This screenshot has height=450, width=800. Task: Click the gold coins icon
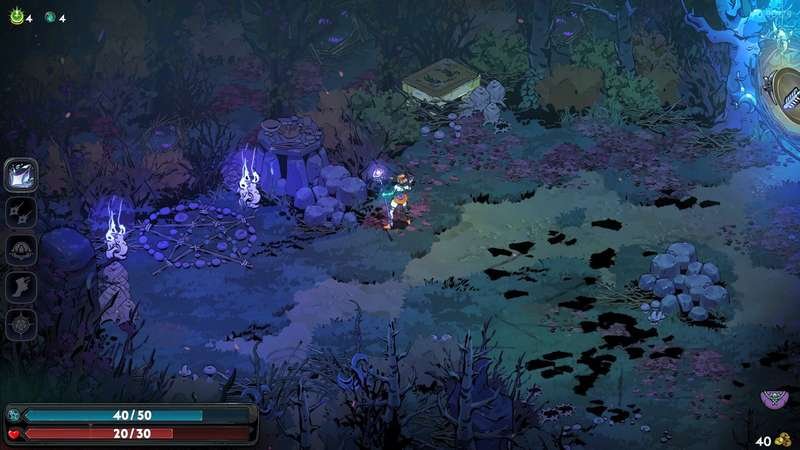783,440
